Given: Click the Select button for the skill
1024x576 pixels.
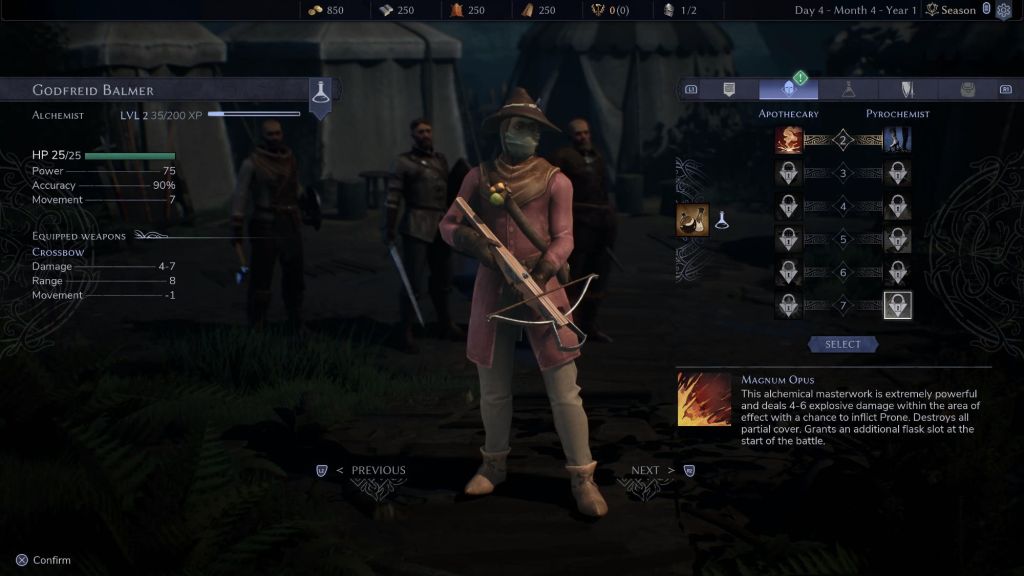Looking at the screenshot, I should click(x=842, y=344).
